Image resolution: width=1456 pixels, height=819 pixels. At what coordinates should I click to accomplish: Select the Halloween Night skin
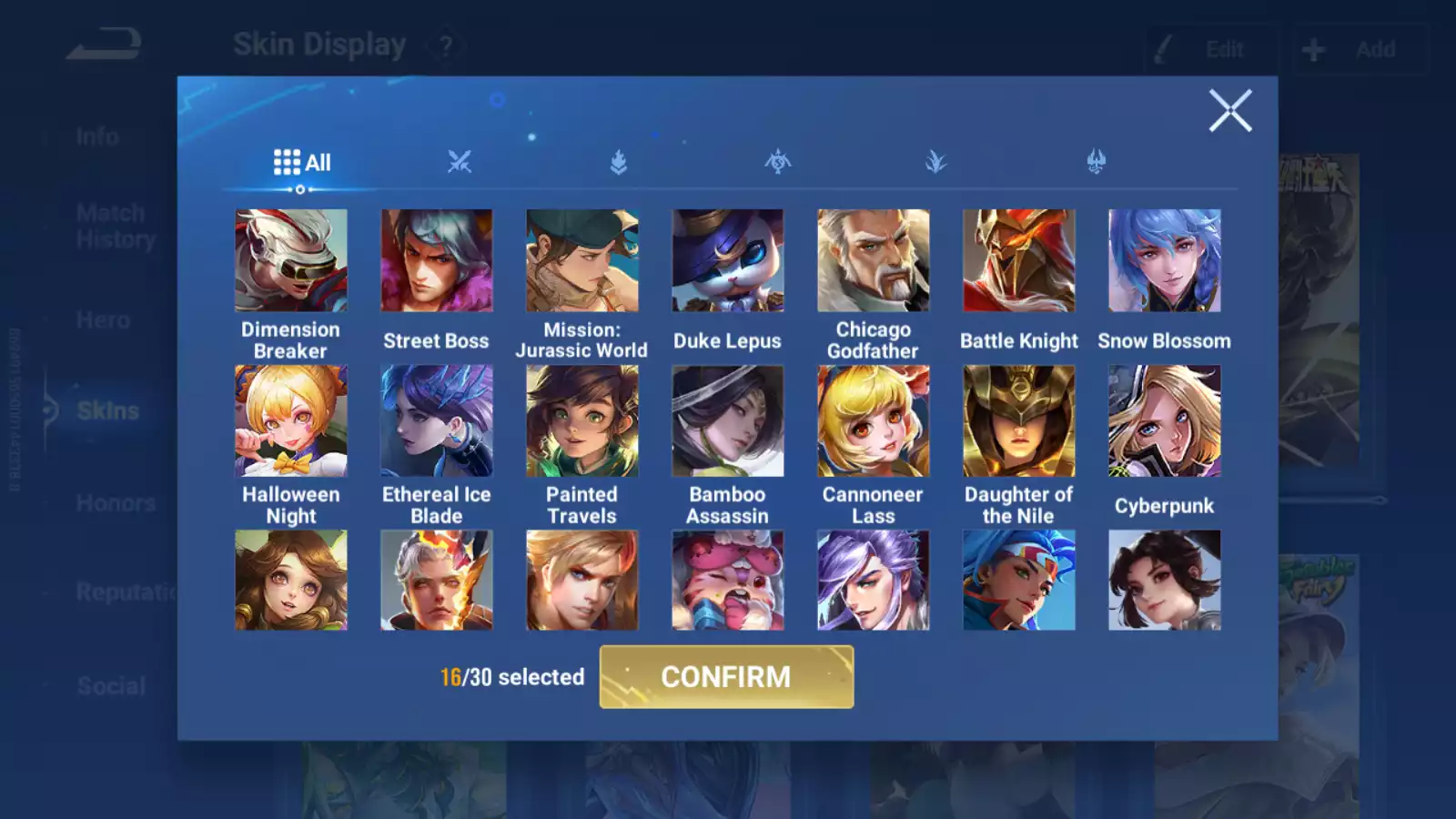291,421
